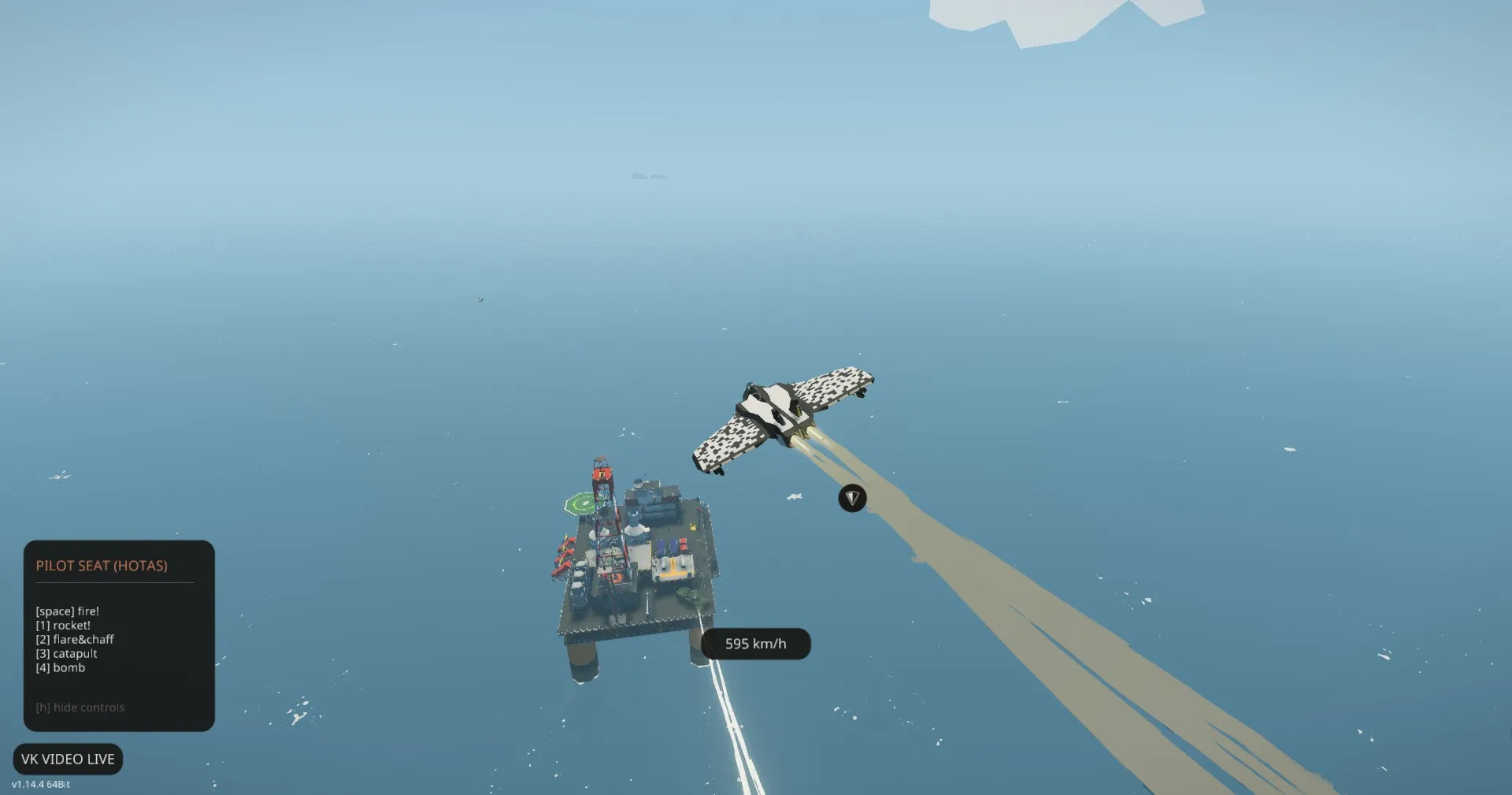Click the circular vehicle marker icon
The image size is (1512, 795).
pyautogui.click(x=852, y=498)
